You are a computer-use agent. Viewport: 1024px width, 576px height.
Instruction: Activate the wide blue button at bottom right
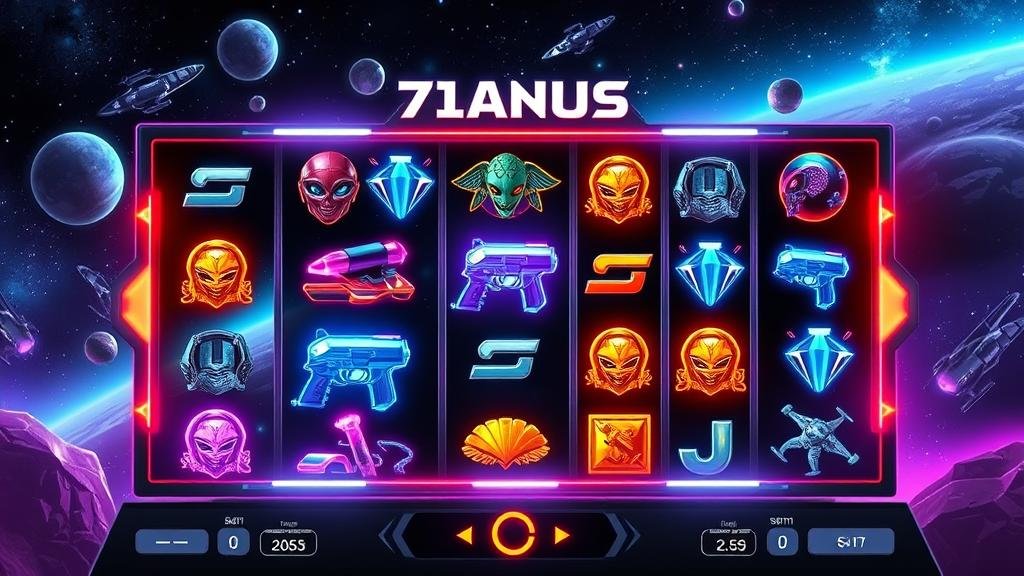tap(850, 542)
